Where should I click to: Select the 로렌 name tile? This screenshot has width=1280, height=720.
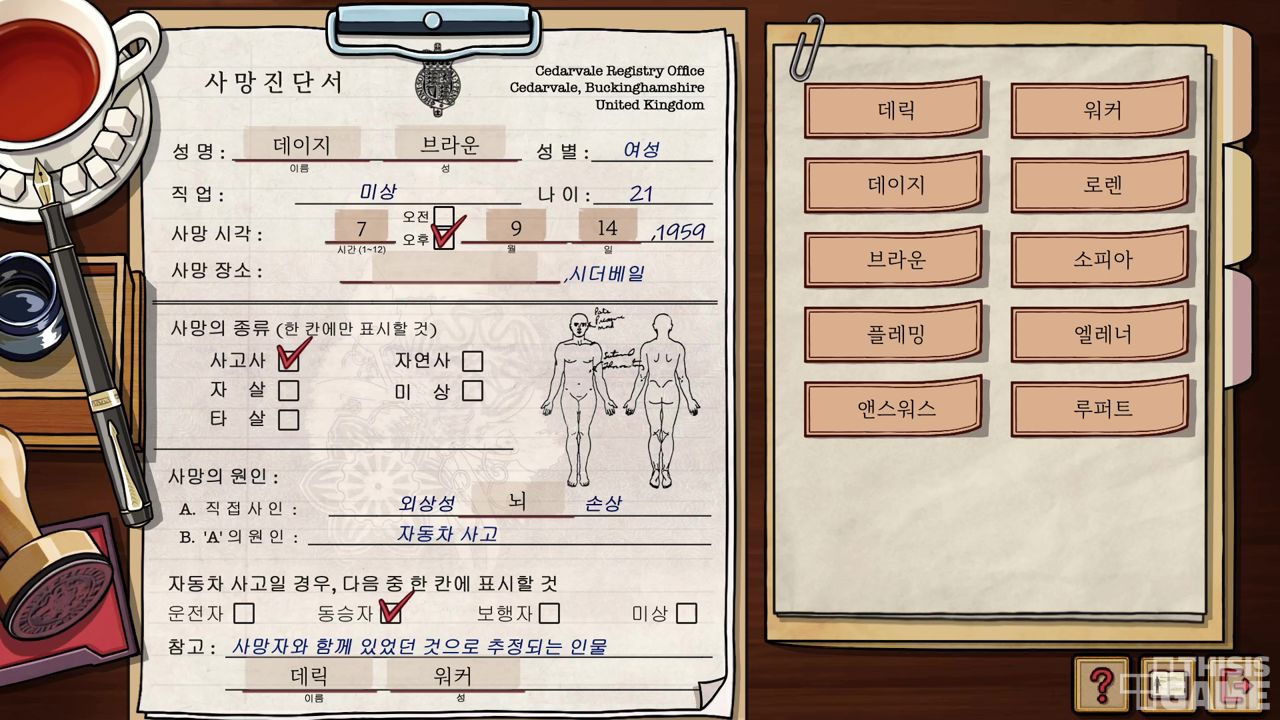tap(1101, 185)
